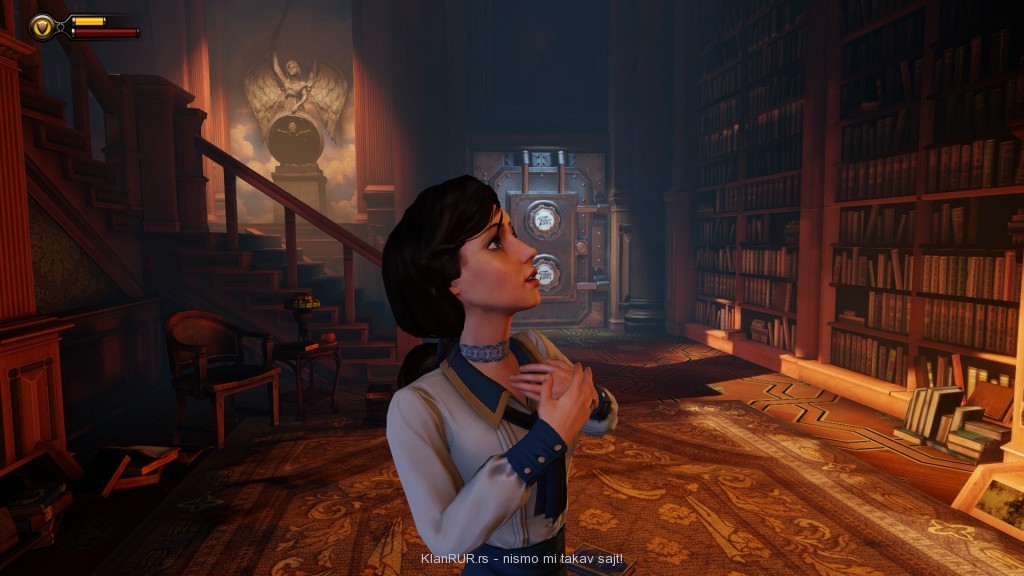Click the gold shield emblem icon
This screenshot has width=1024, height=576.
[44, 26]
